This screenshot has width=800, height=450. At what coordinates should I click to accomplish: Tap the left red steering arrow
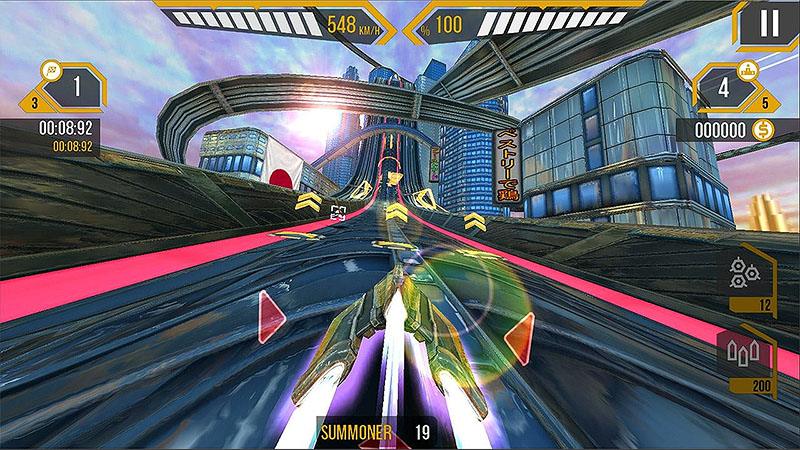271,317
